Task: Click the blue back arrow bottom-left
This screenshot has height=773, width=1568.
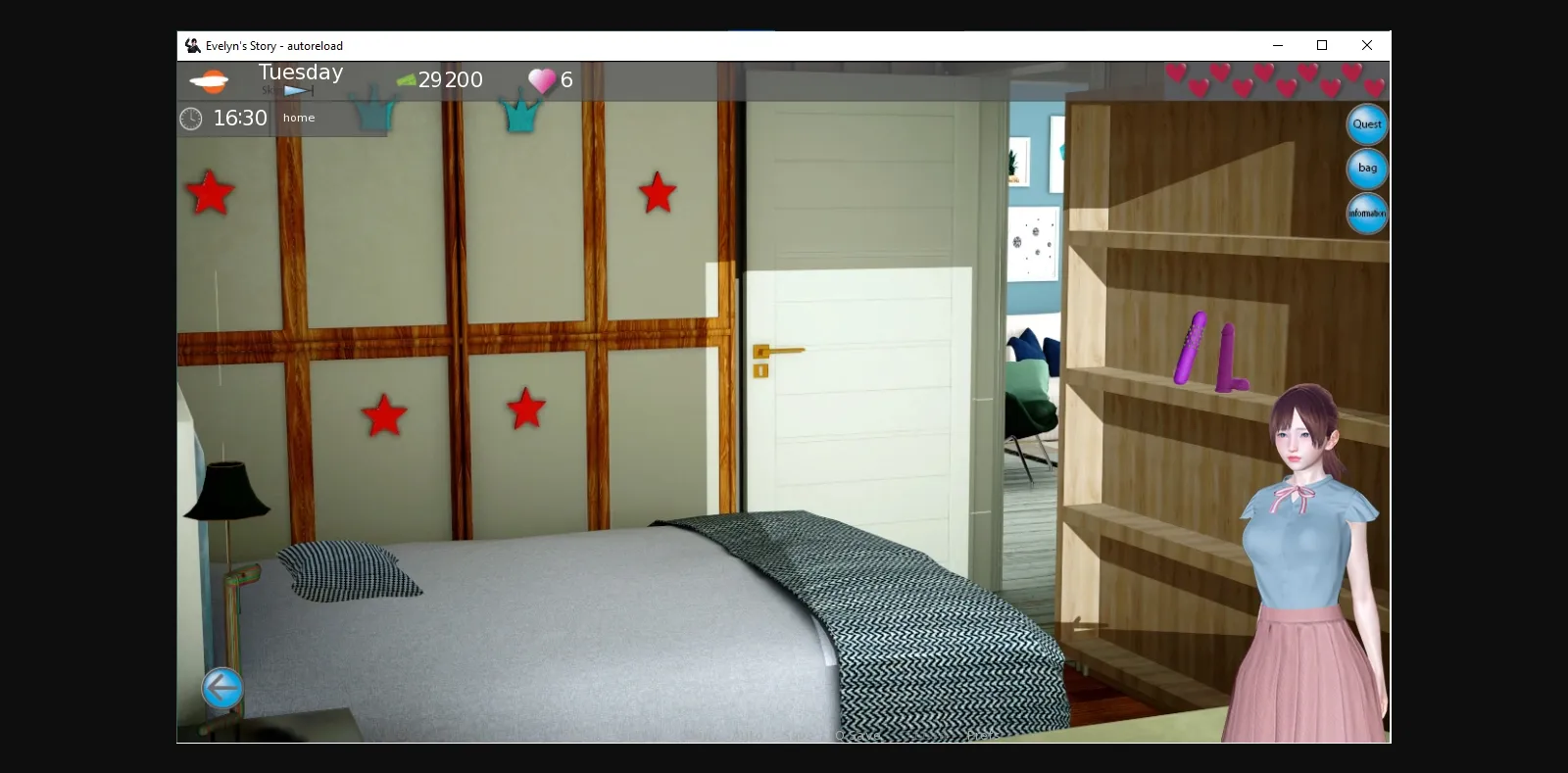Action: [x=221, y=689]
